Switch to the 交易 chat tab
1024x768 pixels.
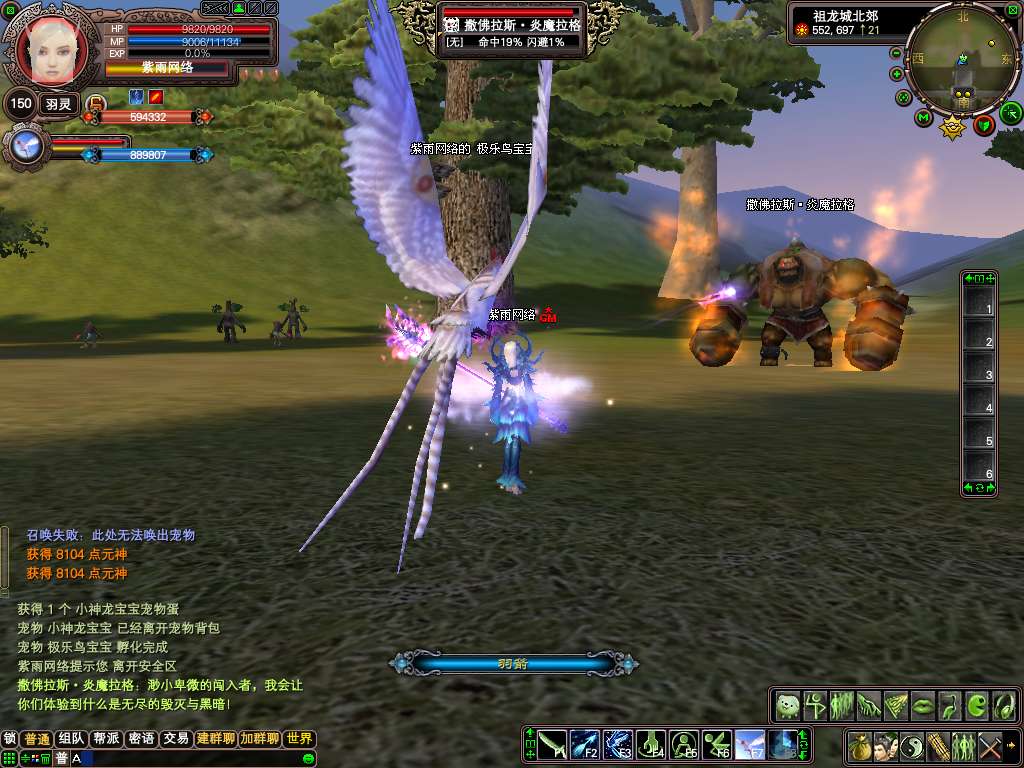[176, 739]
